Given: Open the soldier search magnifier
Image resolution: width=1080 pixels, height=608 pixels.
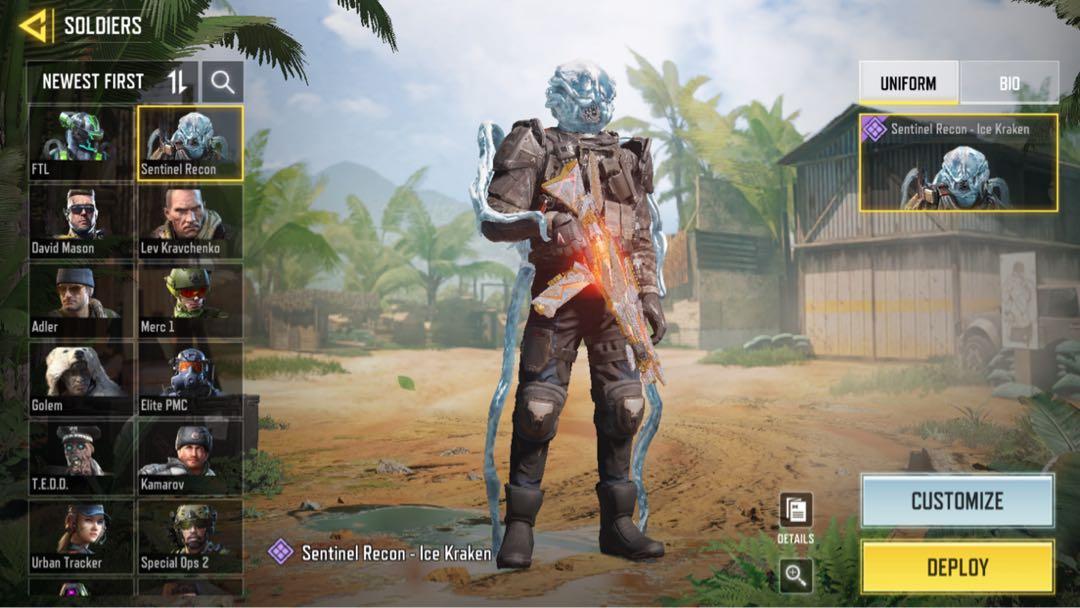Looking at the screenshot, I should [222, 82].
